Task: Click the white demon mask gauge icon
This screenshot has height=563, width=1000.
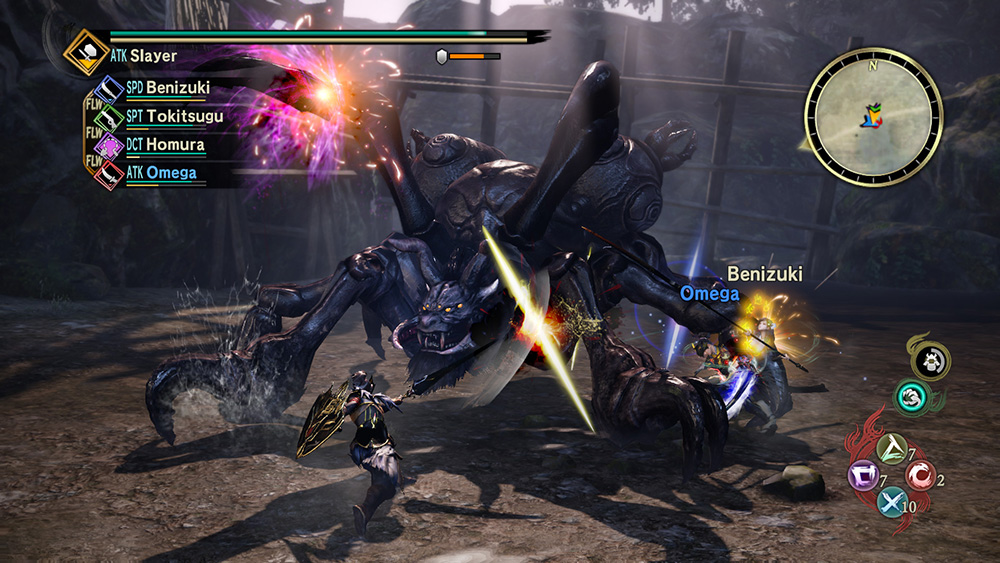Action: click(929, 360)
